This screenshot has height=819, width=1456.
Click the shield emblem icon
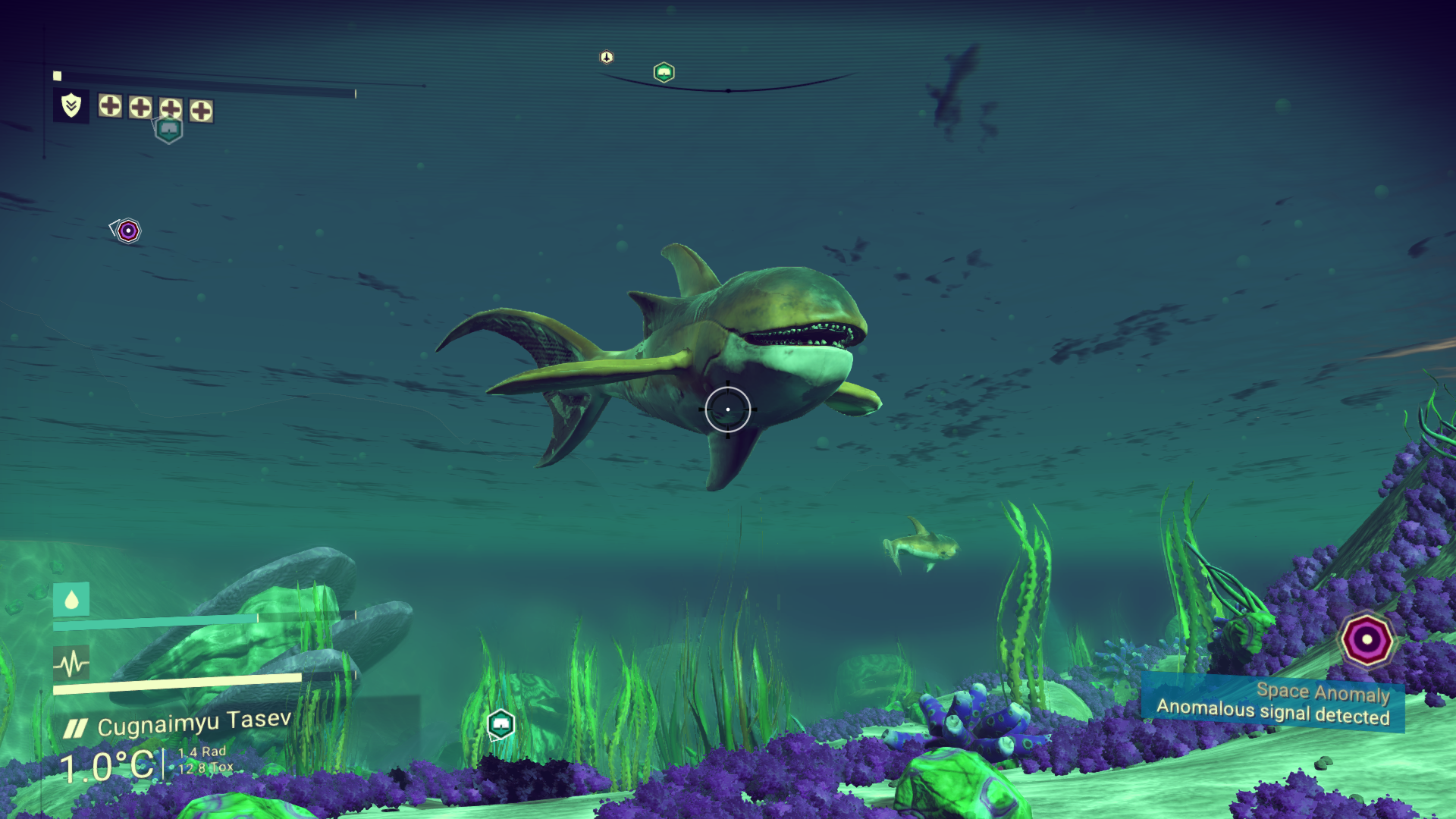click(71, 105)
